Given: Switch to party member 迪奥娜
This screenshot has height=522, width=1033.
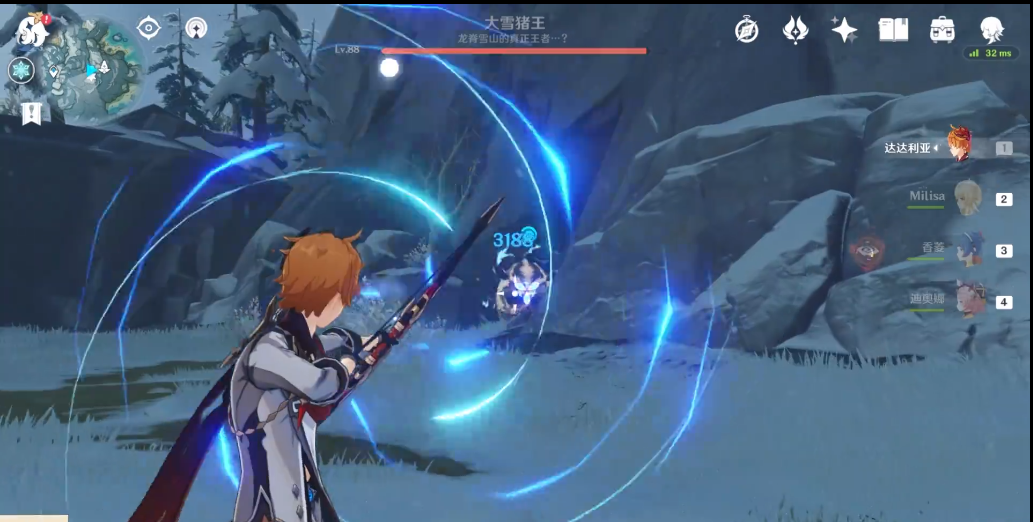Looking at the screenshot, I should tap(966, 299).
